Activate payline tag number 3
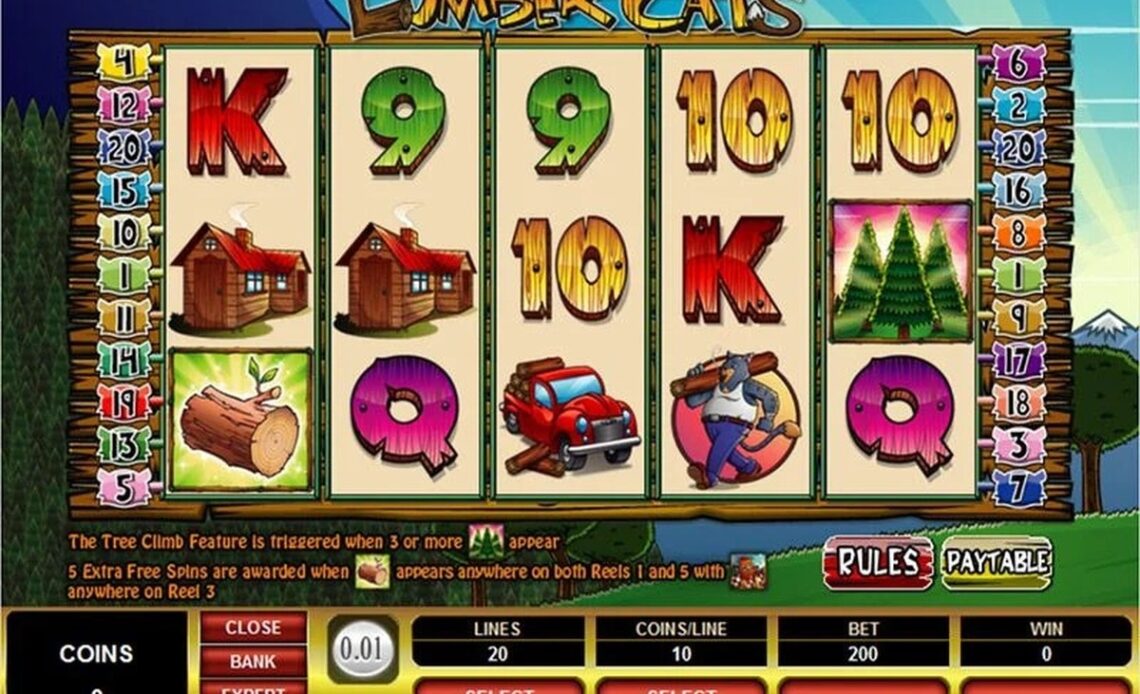This screenshot has width=1140, height=694. [x=1016, y=445]
